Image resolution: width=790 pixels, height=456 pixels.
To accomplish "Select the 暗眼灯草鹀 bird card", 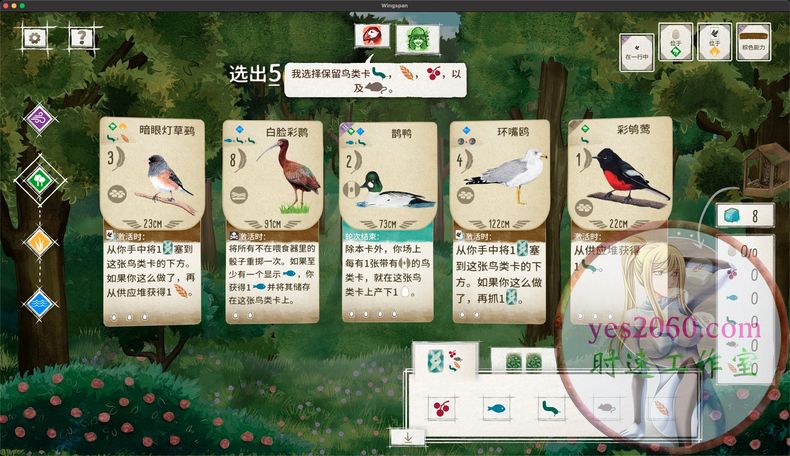I will click(x=153, y=220).
